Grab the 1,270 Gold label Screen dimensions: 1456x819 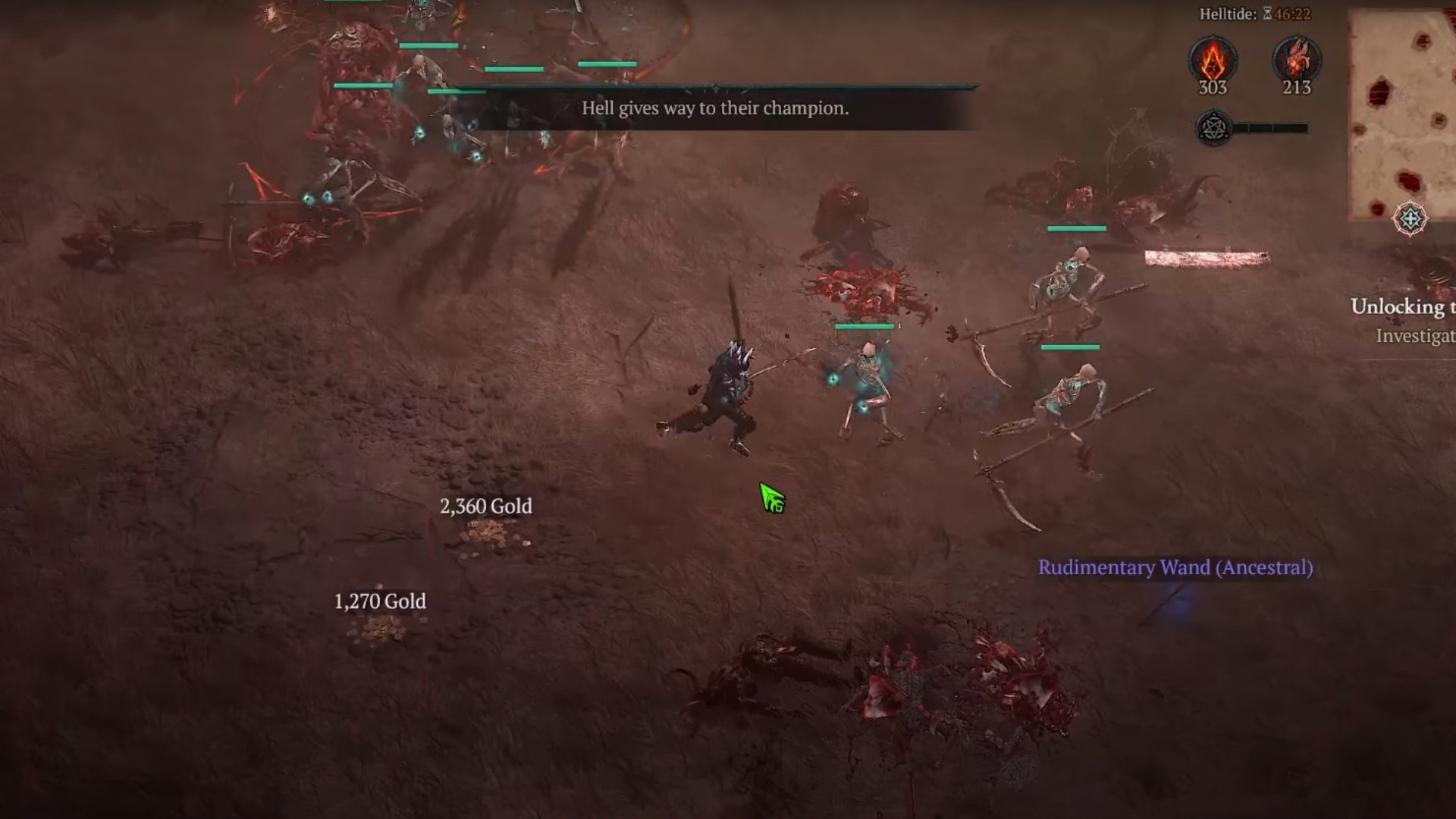coord(380,601)
